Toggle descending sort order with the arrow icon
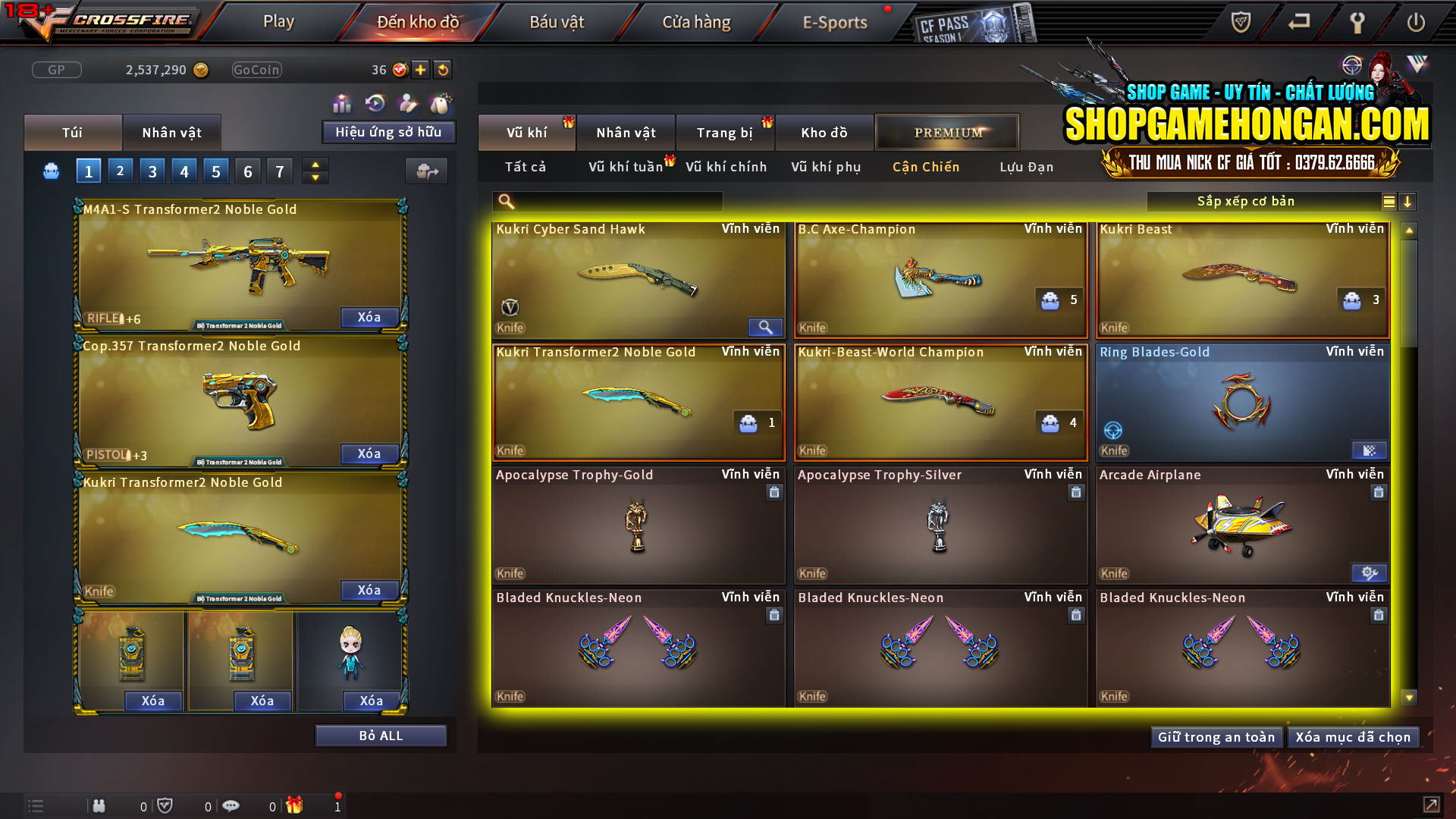 point(1408,202)
